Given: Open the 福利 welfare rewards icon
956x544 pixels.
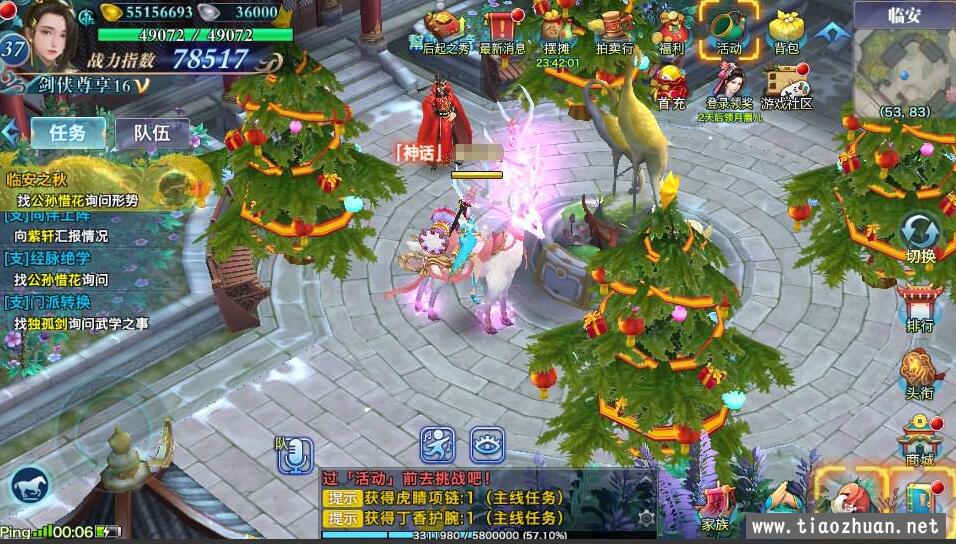Looking at the screenshot, I should click(671, 30).
